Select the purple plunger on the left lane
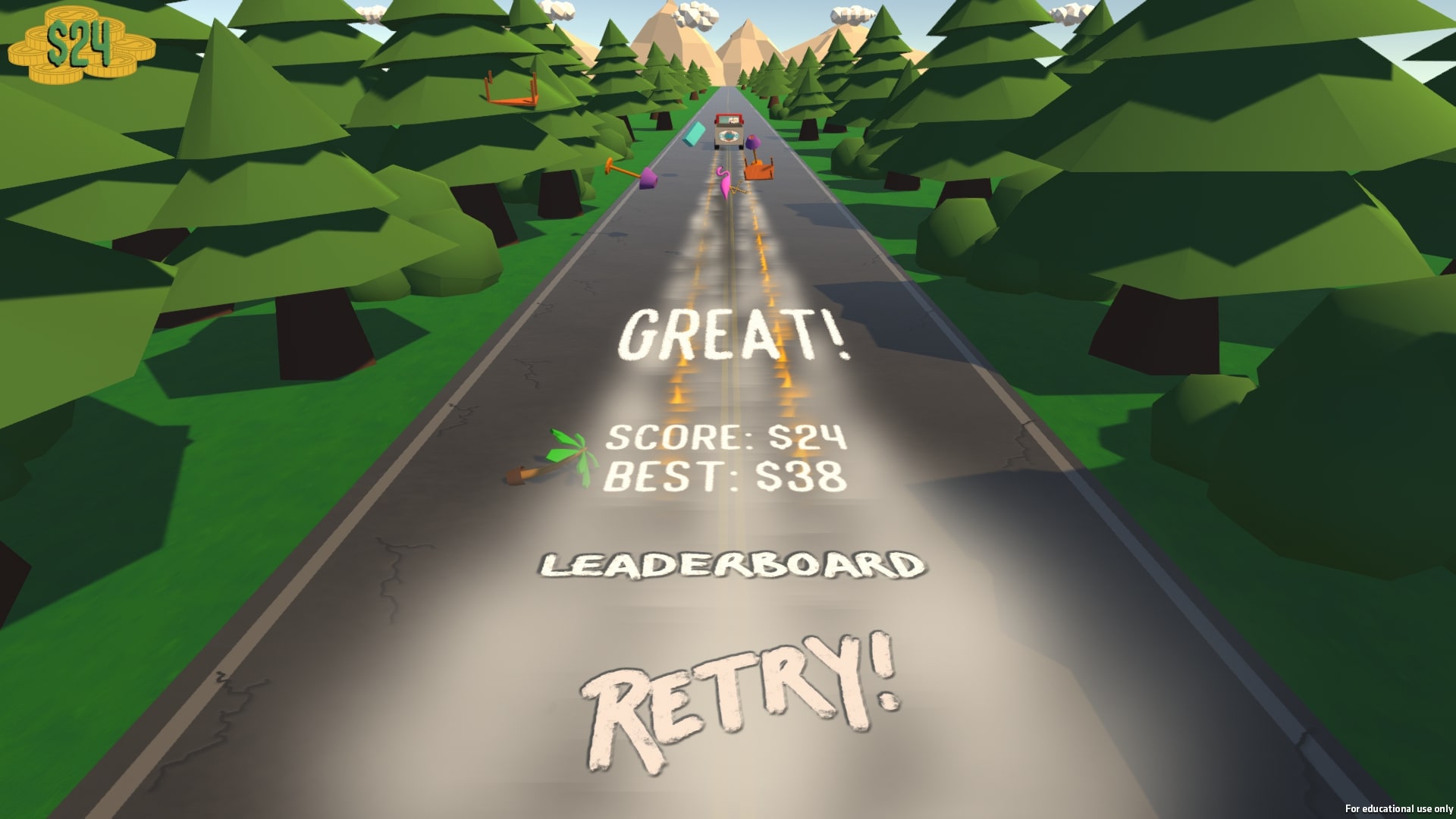Viewport: 1456px width, 819px height. click(x=648, y=178)
